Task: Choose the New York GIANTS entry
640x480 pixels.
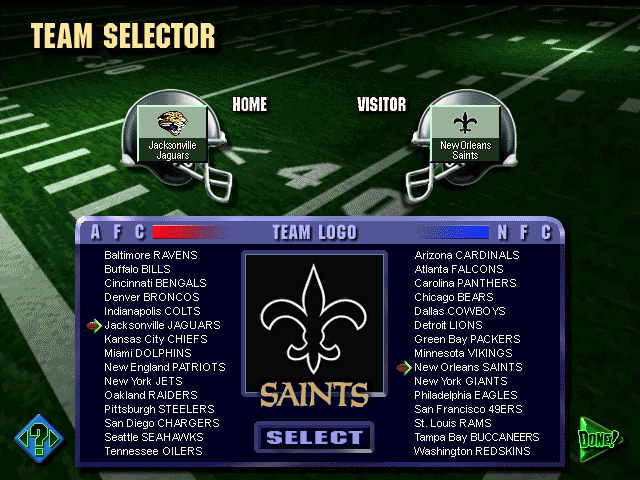Action: point(460,381)
